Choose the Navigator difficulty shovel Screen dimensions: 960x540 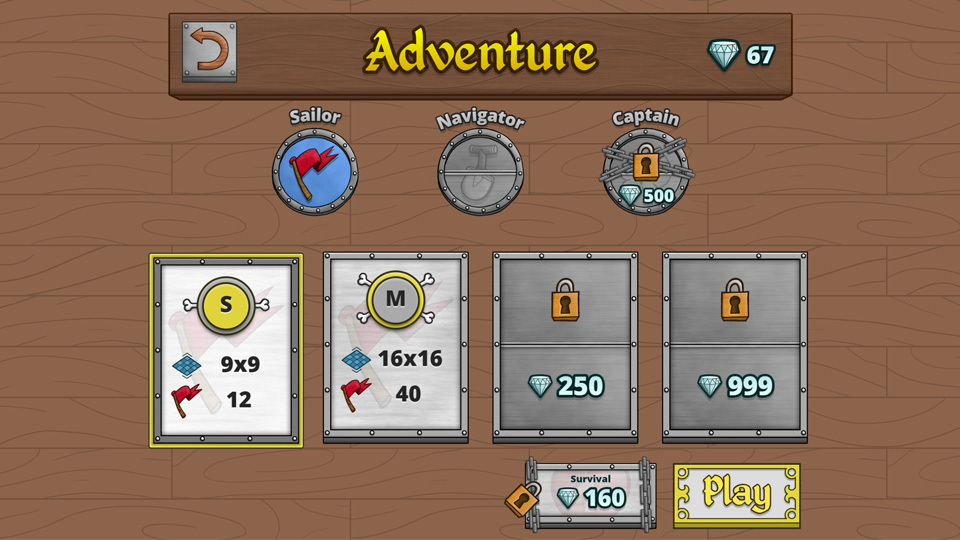480,171
